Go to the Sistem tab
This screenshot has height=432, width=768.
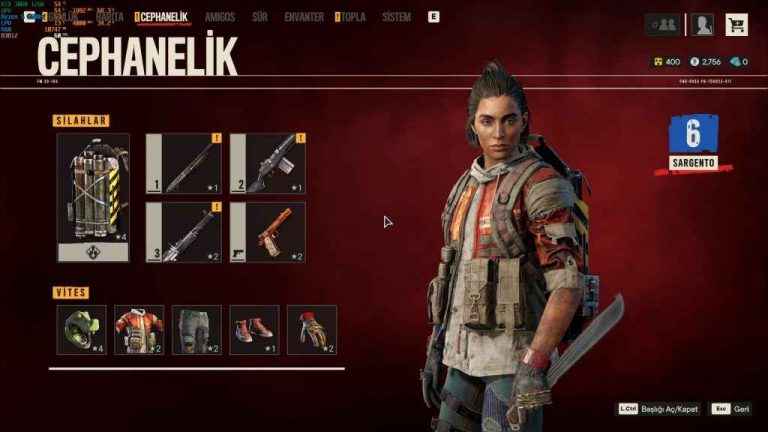pyautogui.click(x=396, y=17)
